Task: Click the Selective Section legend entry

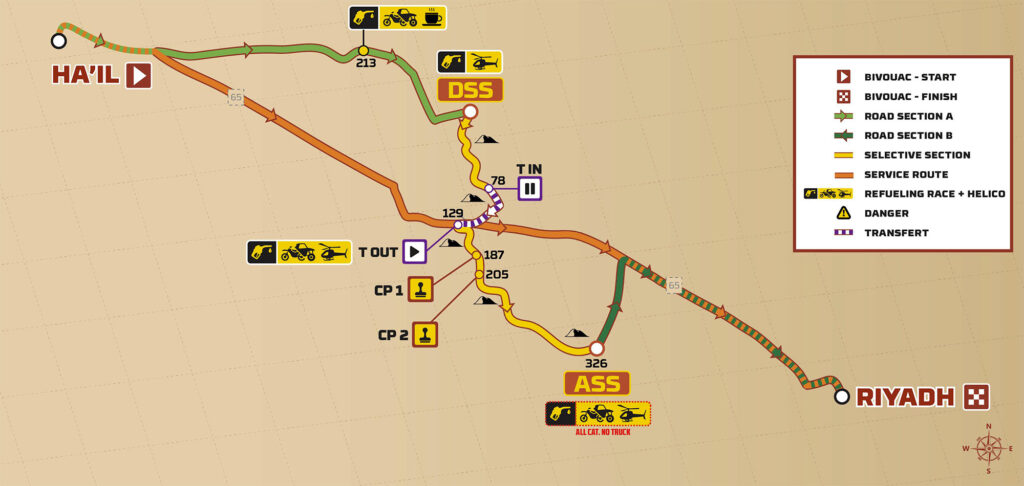Action: [919, 155]
